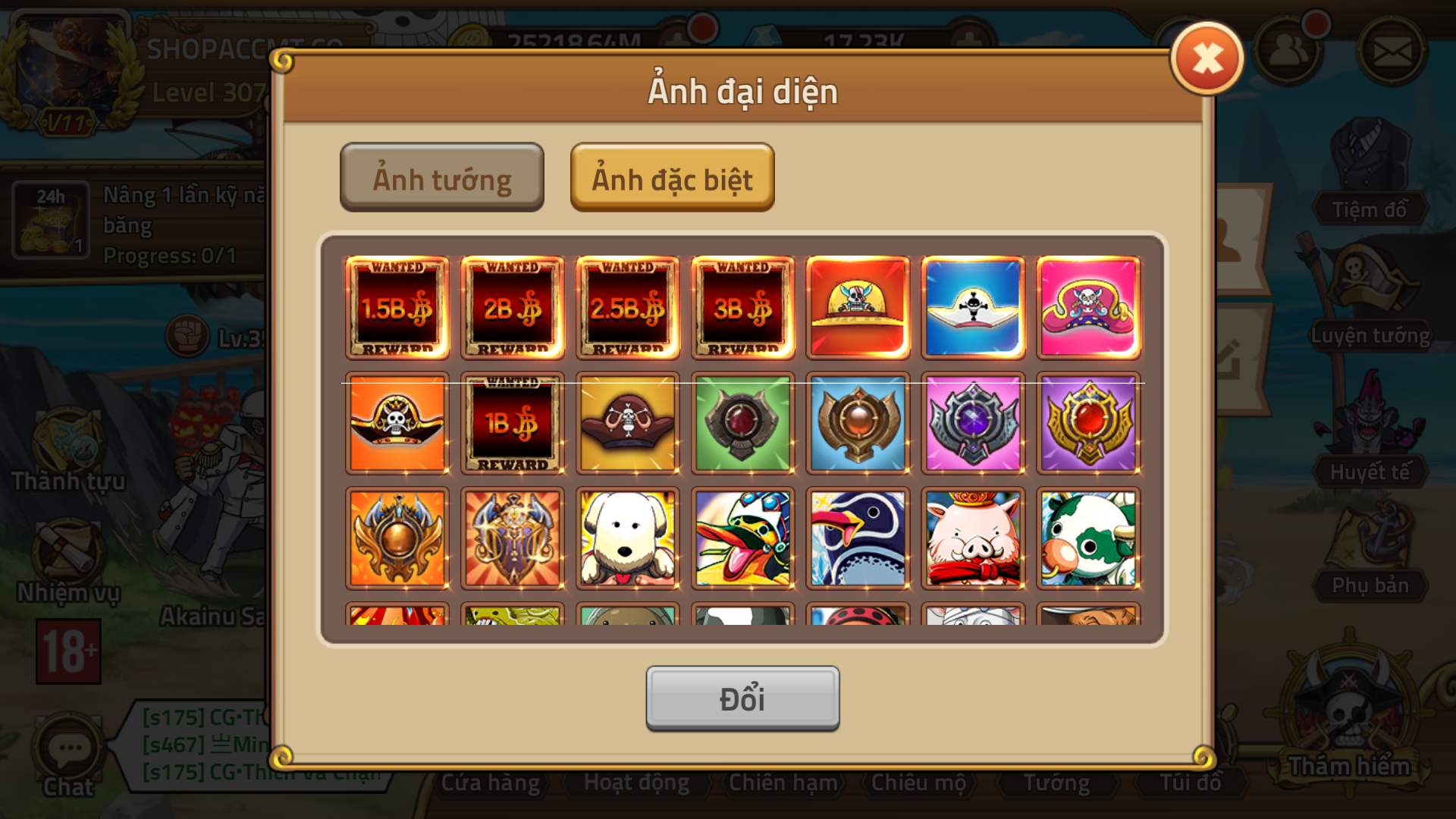1456x819 pixels.
Task: Select the straw hat avatar icon
Action: click(x=858, y=306)
